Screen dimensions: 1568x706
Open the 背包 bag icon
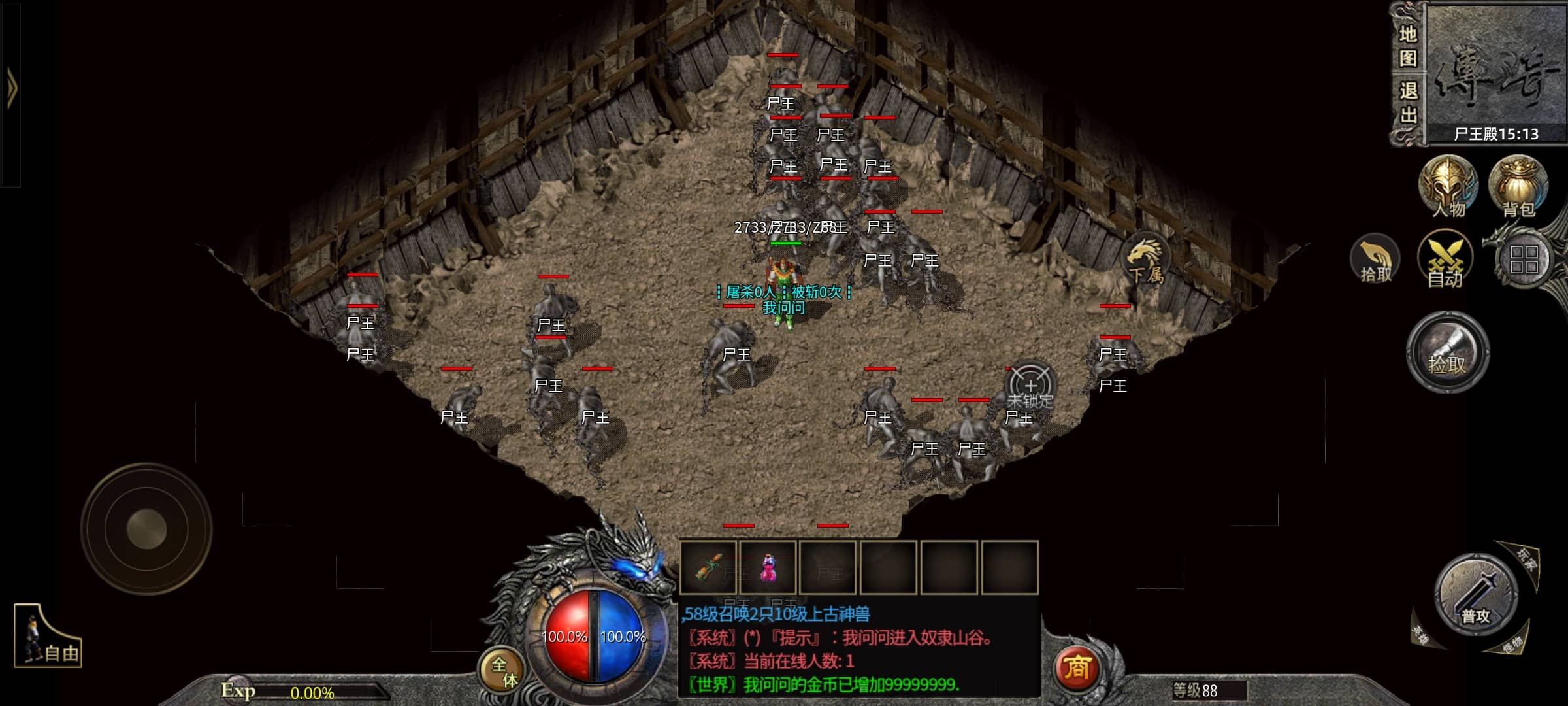pyautogui.click(x=1518, y=186)
